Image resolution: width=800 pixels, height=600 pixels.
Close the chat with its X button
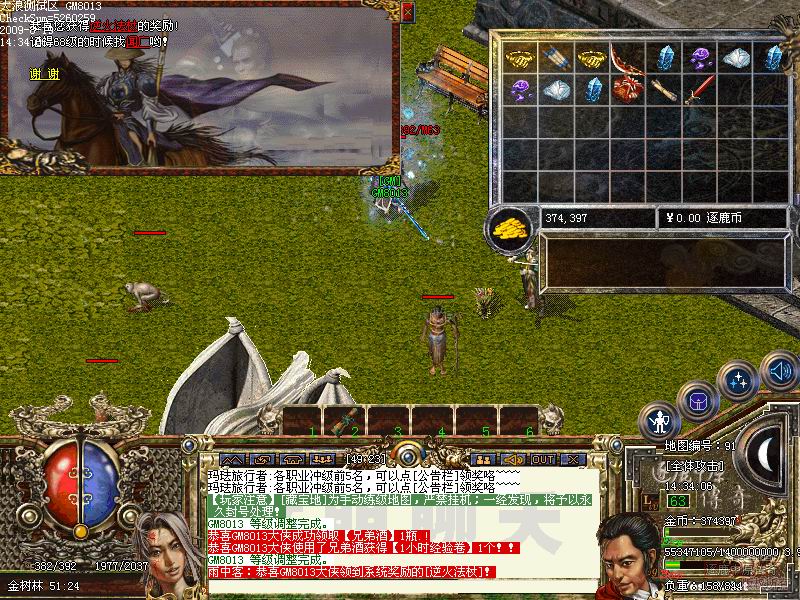coord(574,459)
